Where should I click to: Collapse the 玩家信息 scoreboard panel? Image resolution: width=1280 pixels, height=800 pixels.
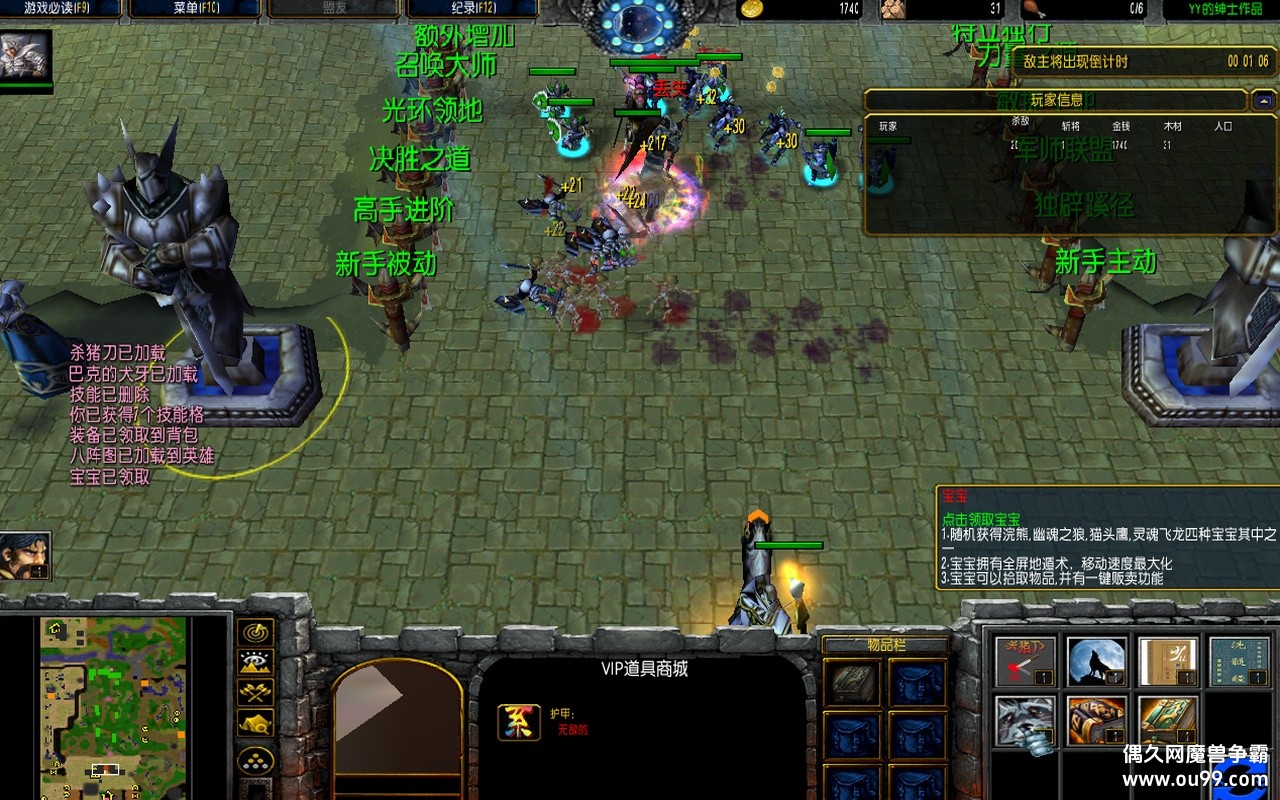(1262, 100)
